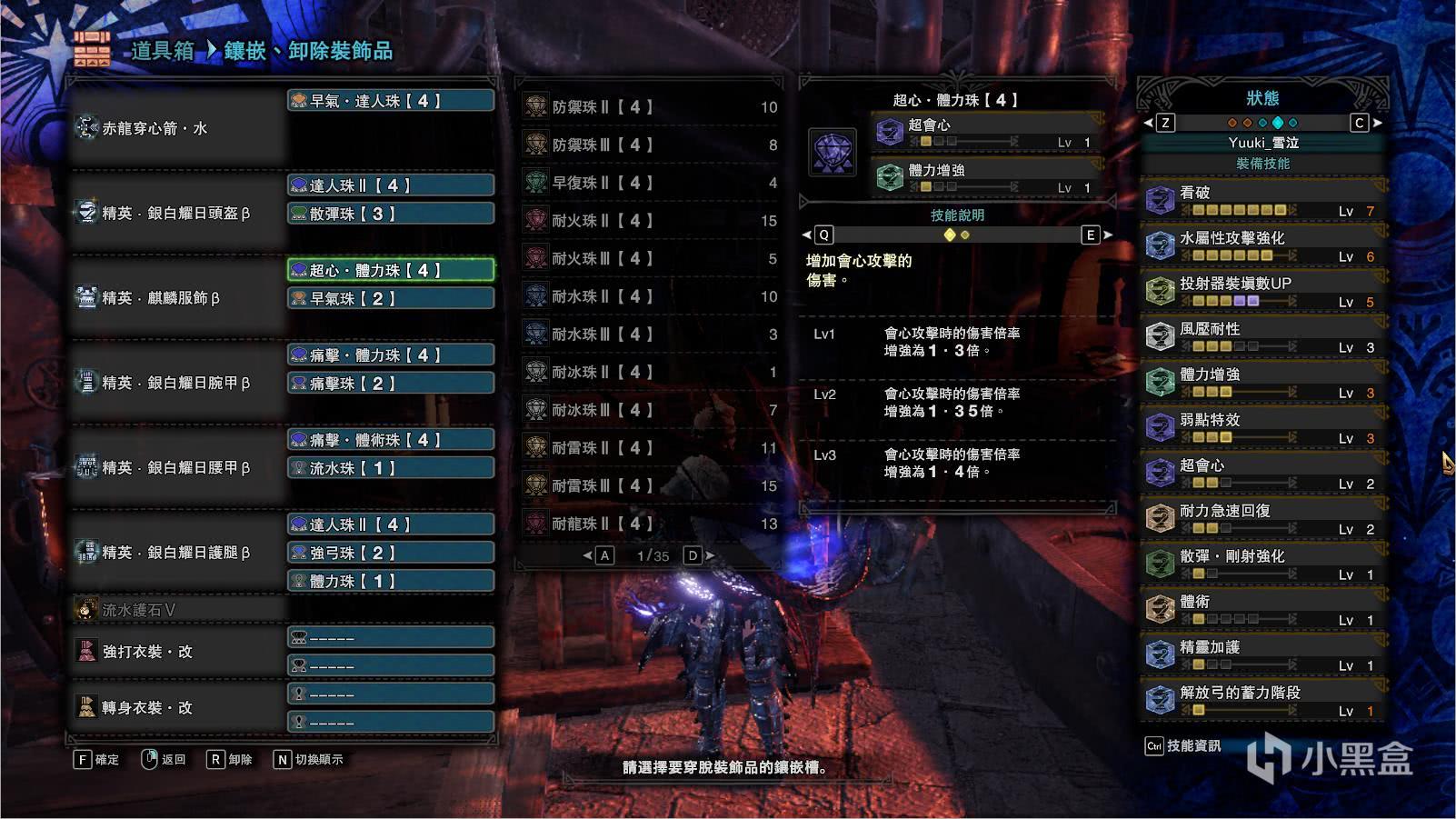
Task: Select the 超心・體力珠【4】 decoration slot
Action: 391,270
